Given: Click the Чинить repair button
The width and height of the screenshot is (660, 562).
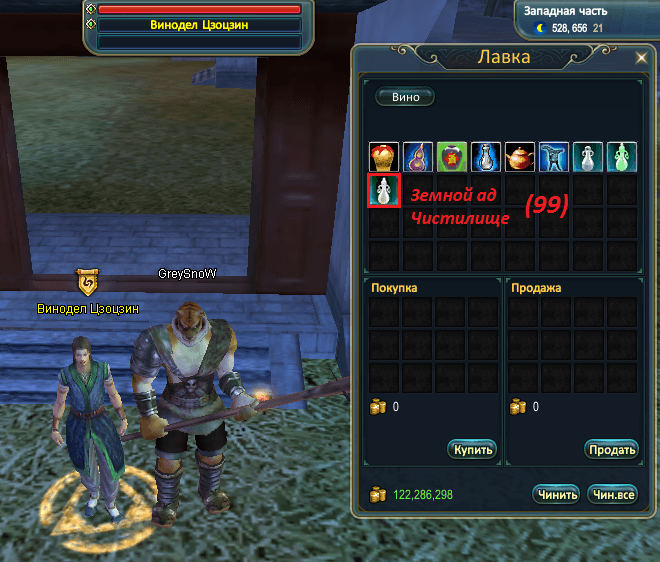Looking at the screenshot, I should click(x=556, y=494).
